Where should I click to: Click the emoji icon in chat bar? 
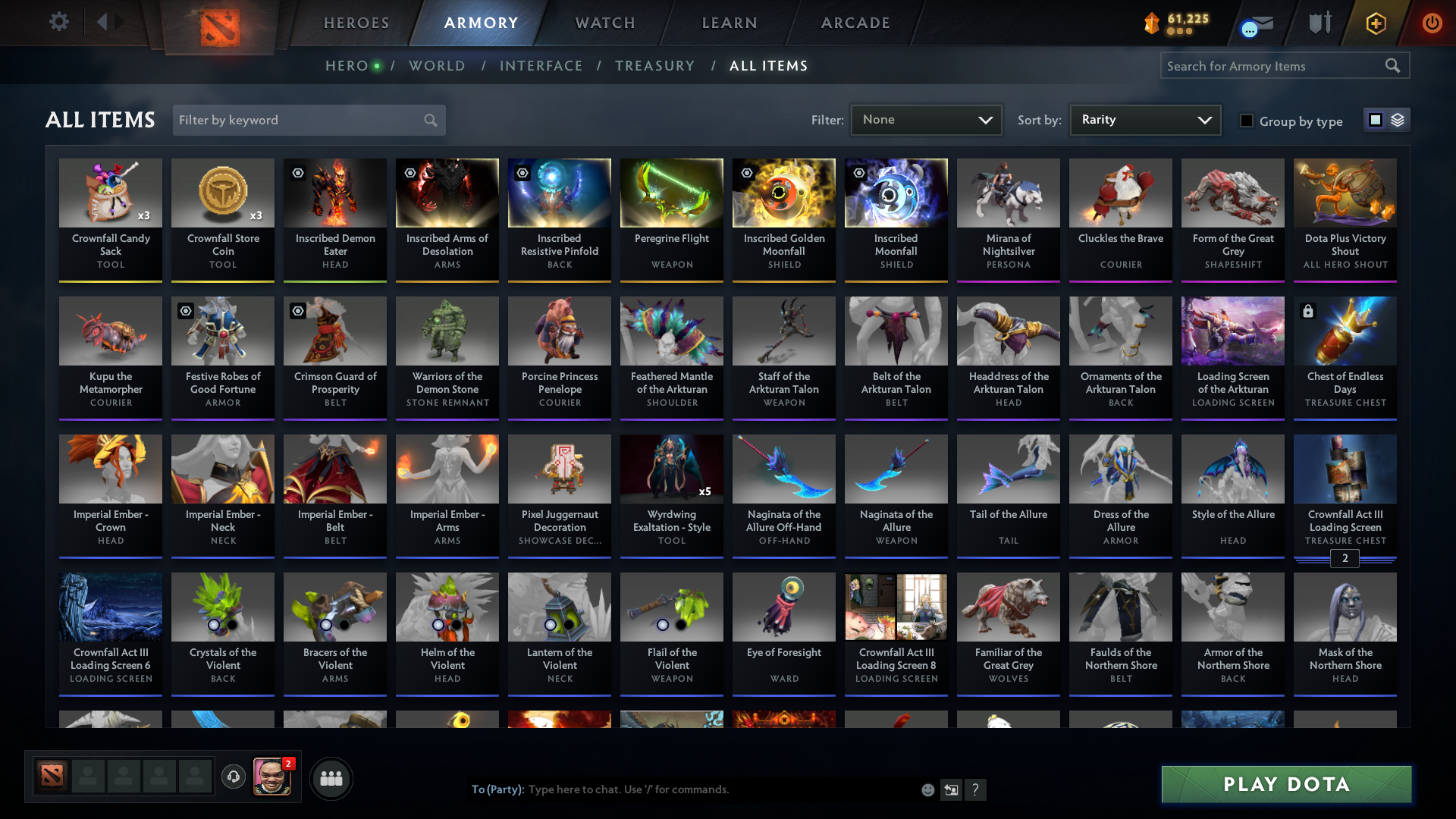[927, 789]
